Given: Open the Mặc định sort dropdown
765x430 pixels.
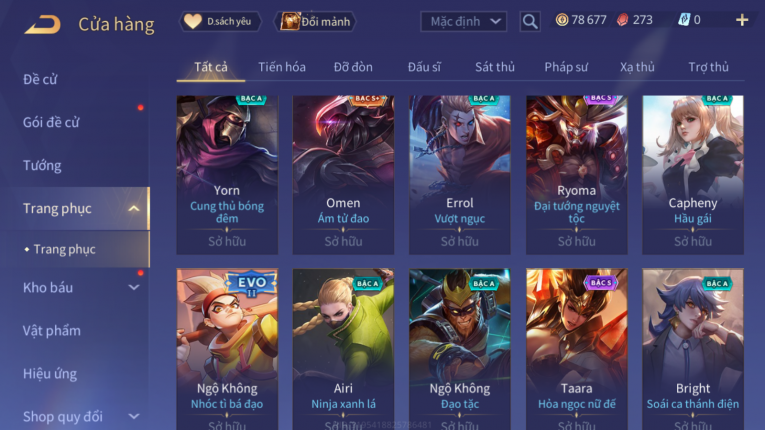Looking at the screenshot, I should click(463, 21).
